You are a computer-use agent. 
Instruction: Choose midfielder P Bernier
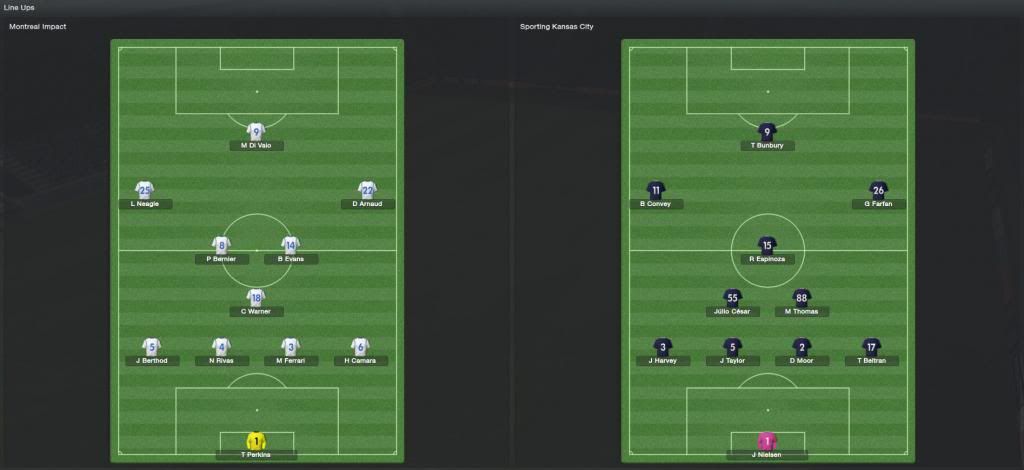pyautogui.click(x=221, y=244)
